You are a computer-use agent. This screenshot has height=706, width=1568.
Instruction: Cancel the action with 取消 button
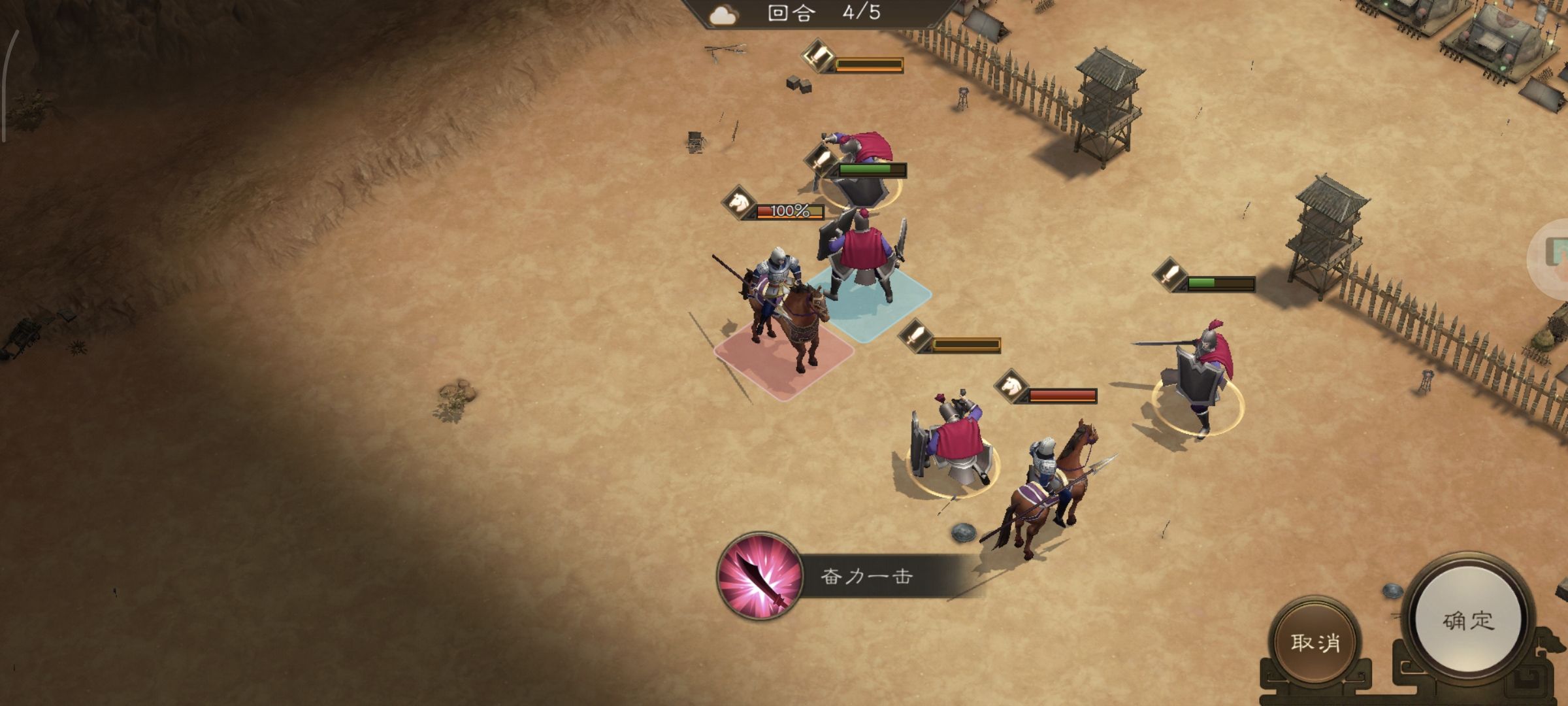pyautogui.click(x=1315, y=642)
